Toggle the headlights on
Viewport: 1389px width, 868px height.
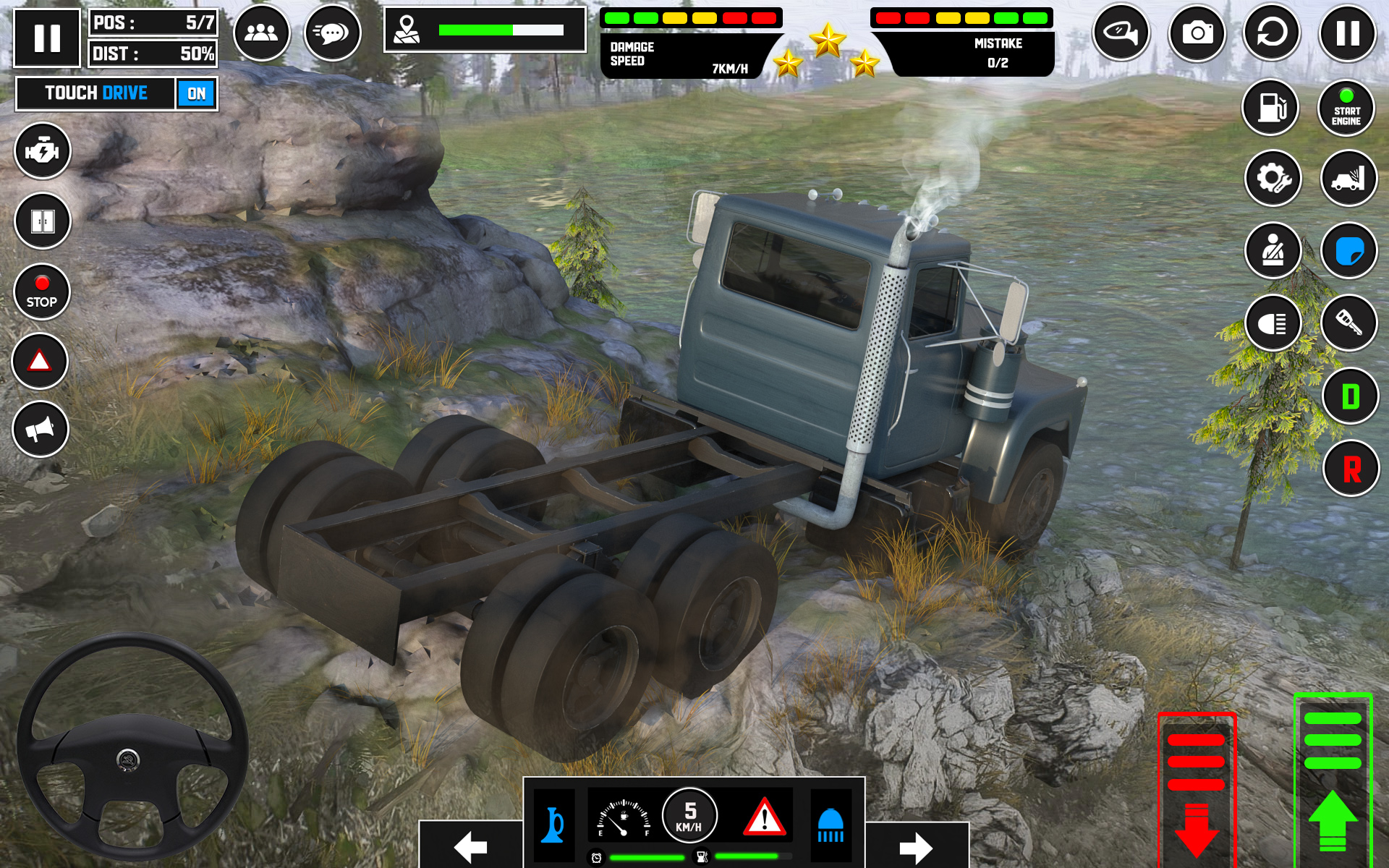pos(1273,323)
